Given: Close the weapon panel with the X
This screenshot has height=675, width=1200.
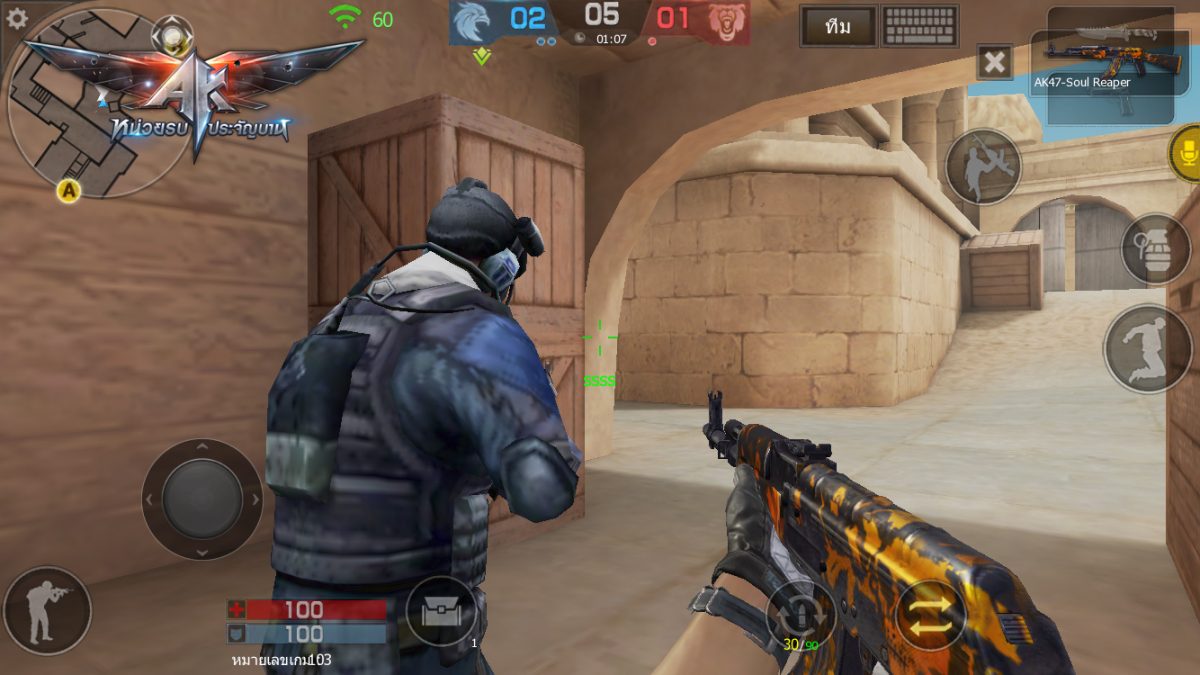Looking at the screenshot, I should (x=995, y=63).
